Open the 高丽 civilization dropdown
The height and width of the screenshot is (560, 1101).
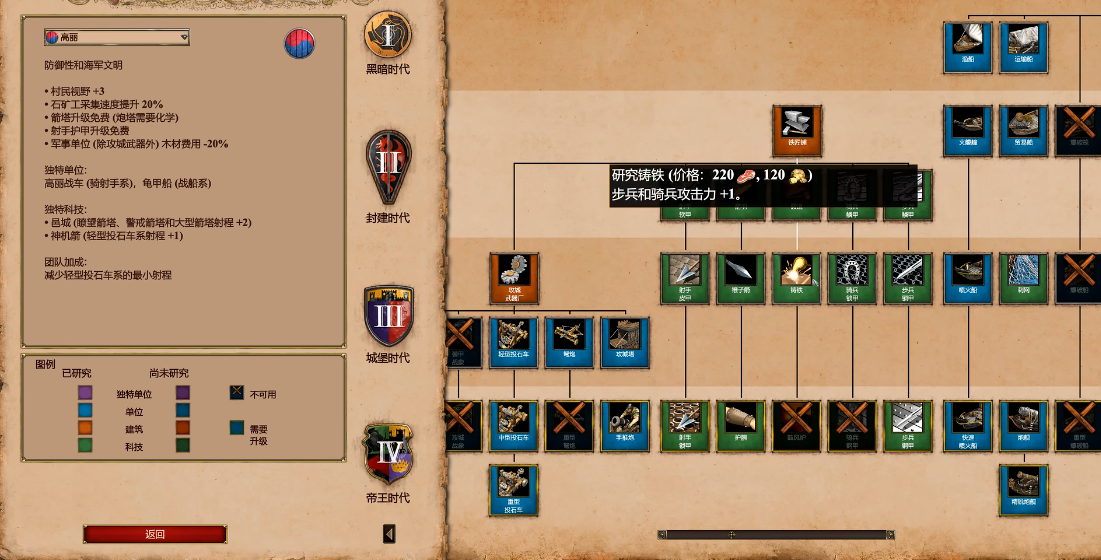(116, 37)
